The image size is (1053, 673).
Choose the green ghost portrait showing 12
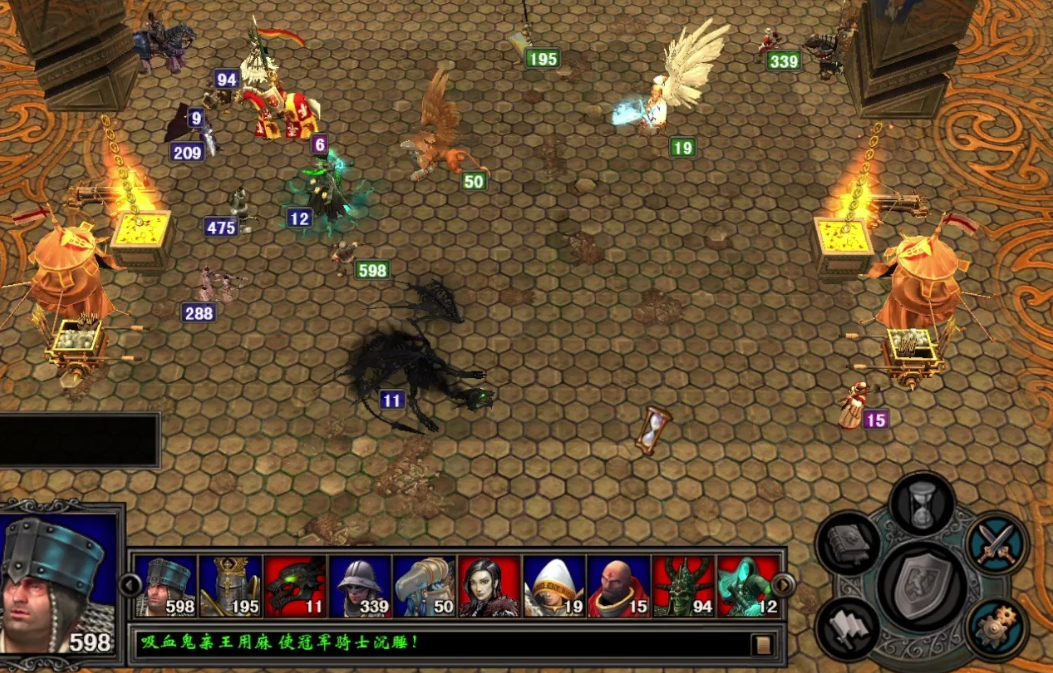click(x=748, y=586)
